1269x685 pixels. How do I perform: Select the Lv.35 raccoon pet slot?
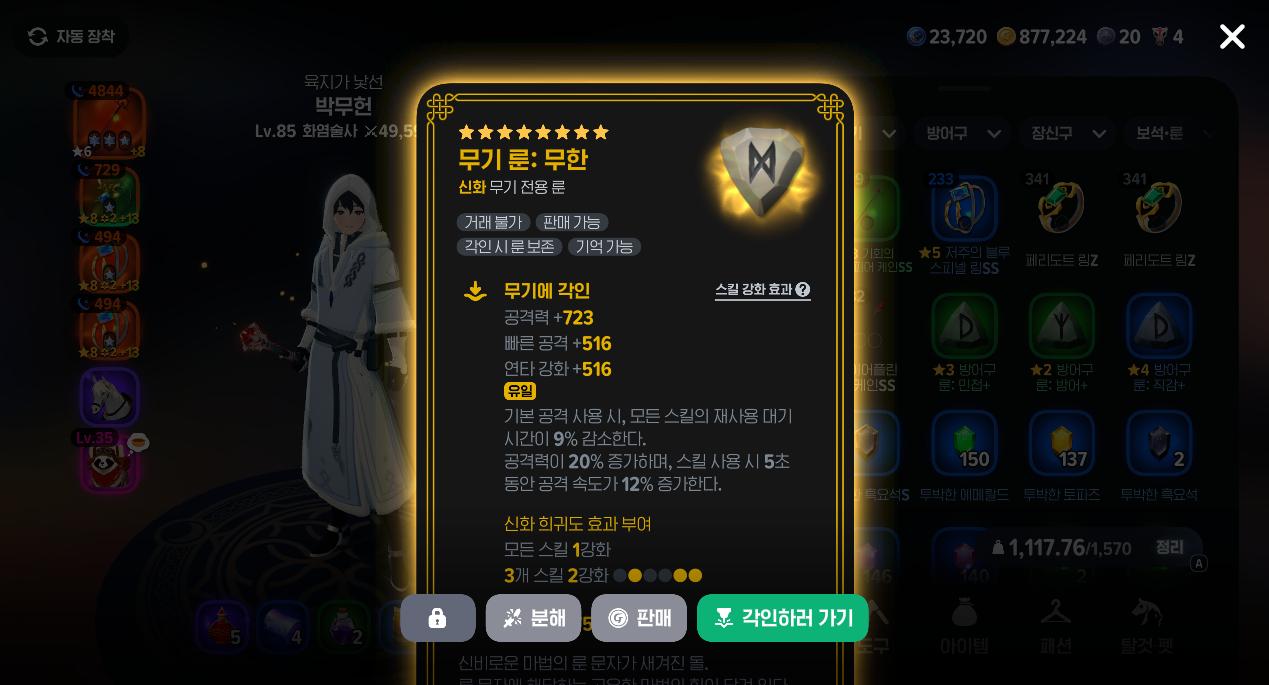coord(109,462)
